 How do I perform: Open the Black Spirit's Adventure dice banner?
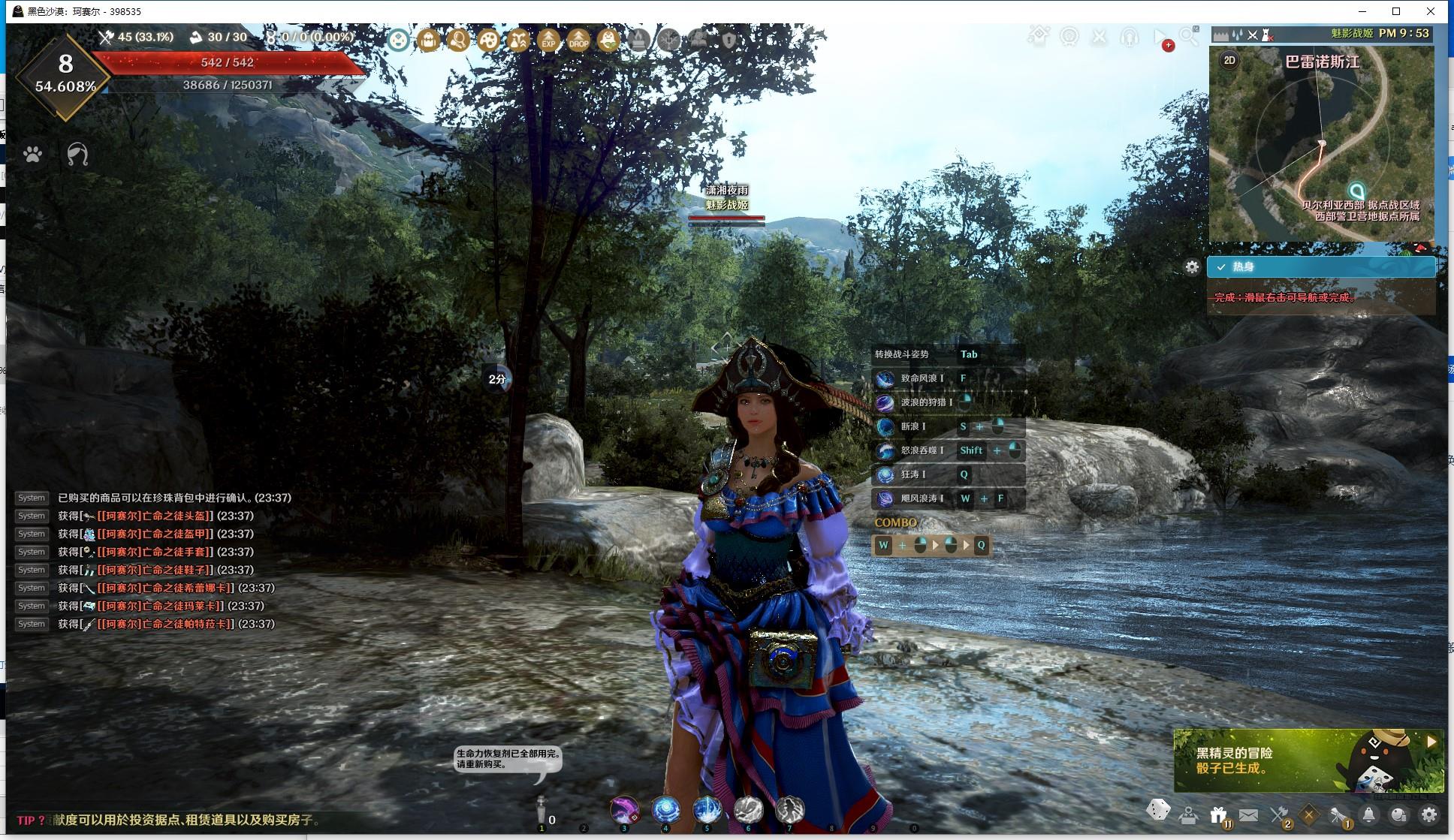point(1308,760)
